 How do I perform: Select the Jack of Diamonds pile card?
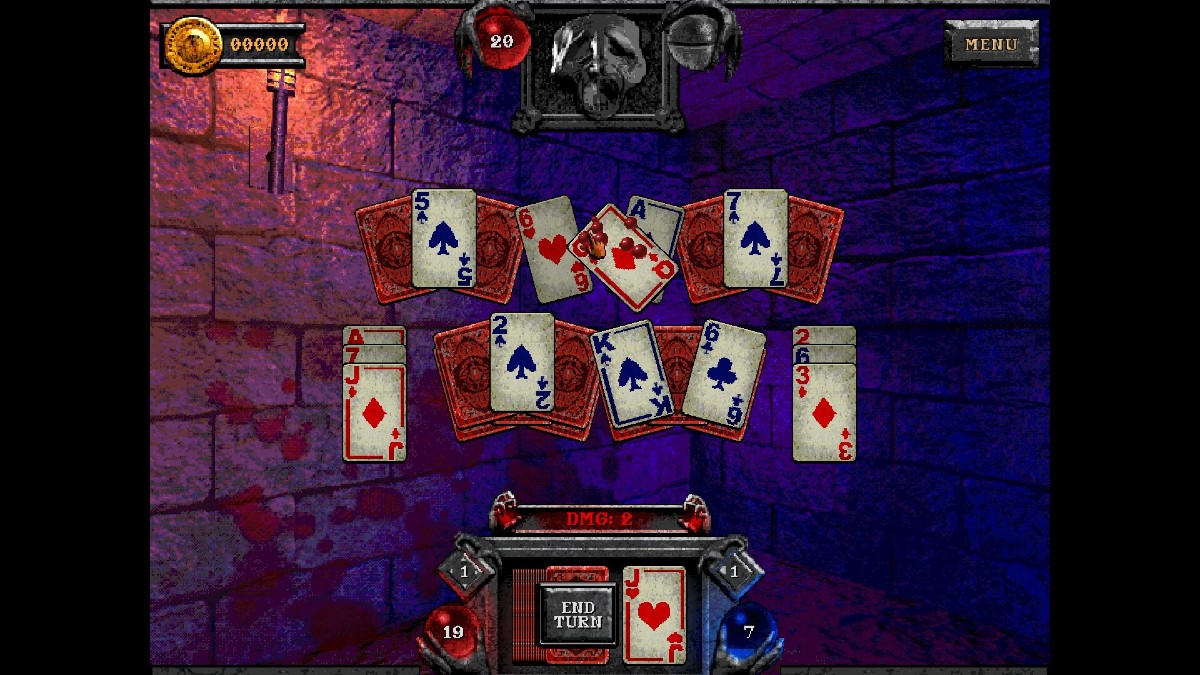tap(374, 412)
